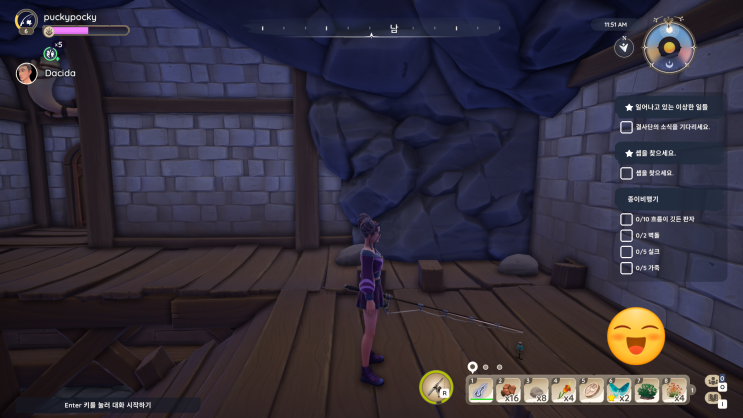
Task: Click the equipped fishing rod tool icon
Action: [436, 386]
